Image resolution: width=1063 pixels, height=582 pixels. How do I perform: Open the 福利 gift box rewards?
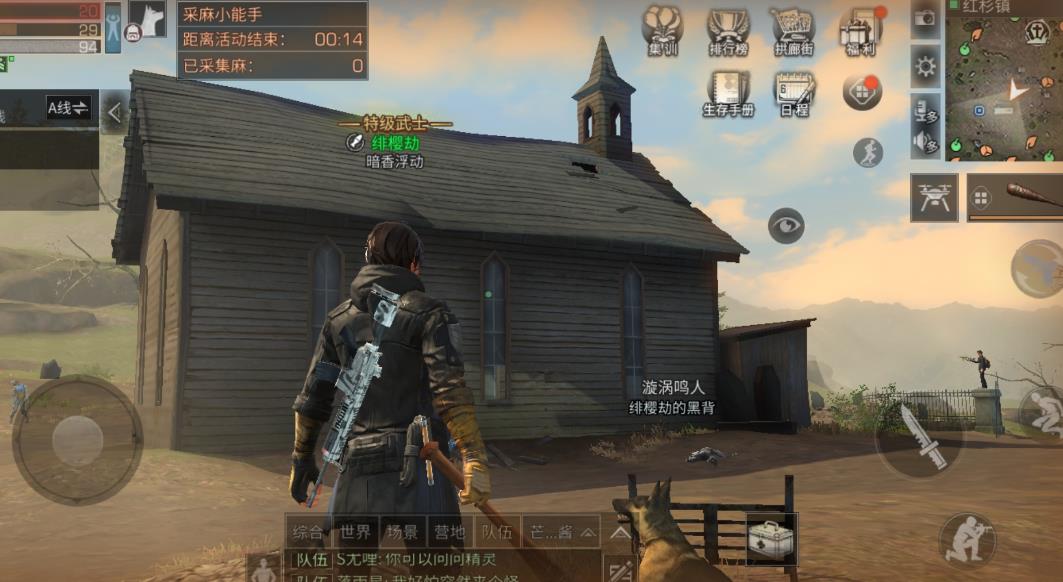point(859,30)
